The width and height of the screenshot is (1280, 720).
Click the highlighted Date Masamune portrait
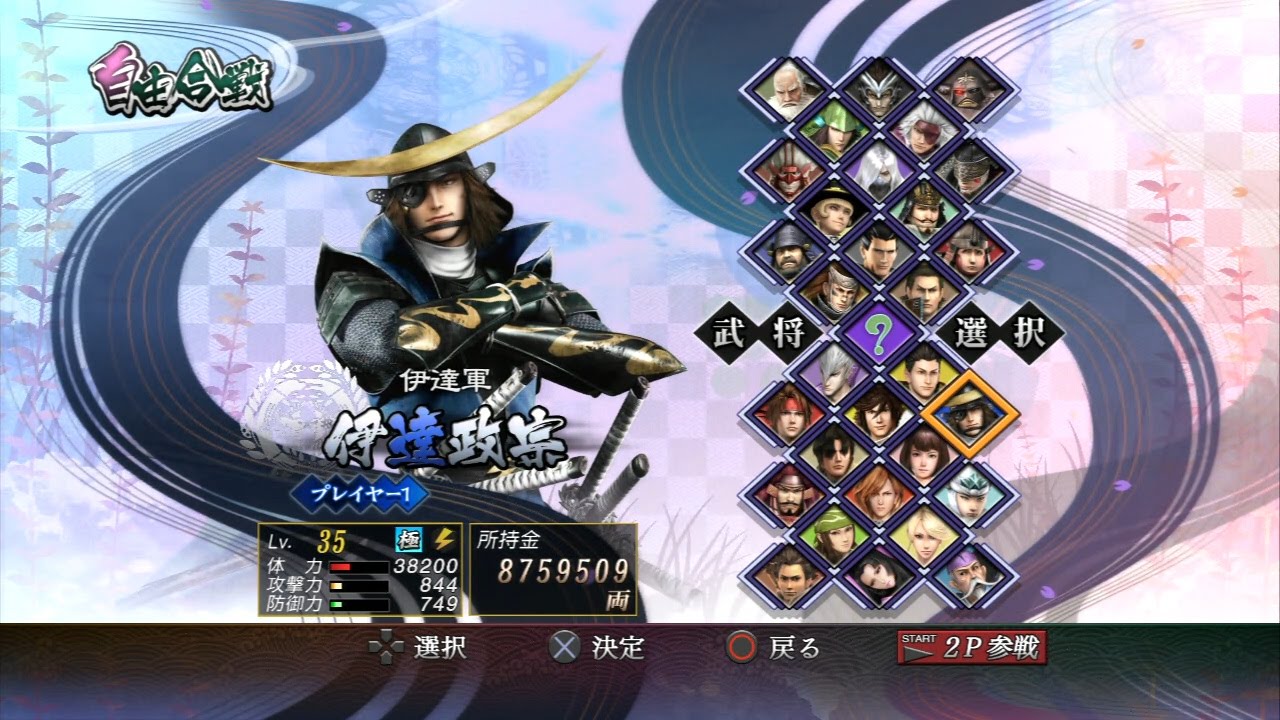click(968, 414)
